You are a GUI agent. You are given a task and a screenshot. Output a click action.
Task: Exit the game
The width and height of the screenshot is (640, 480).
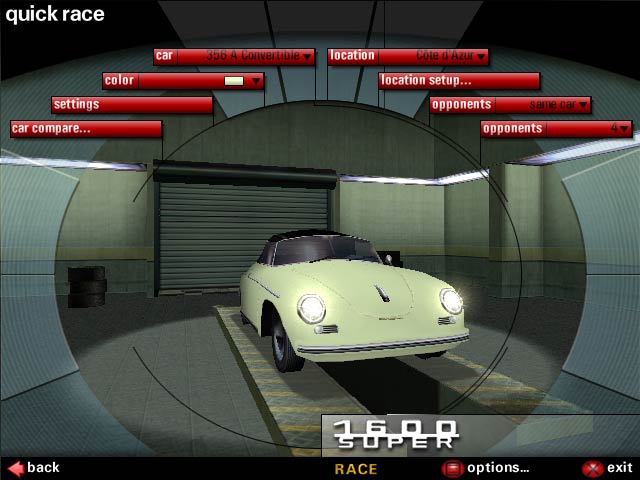[608, 467]
